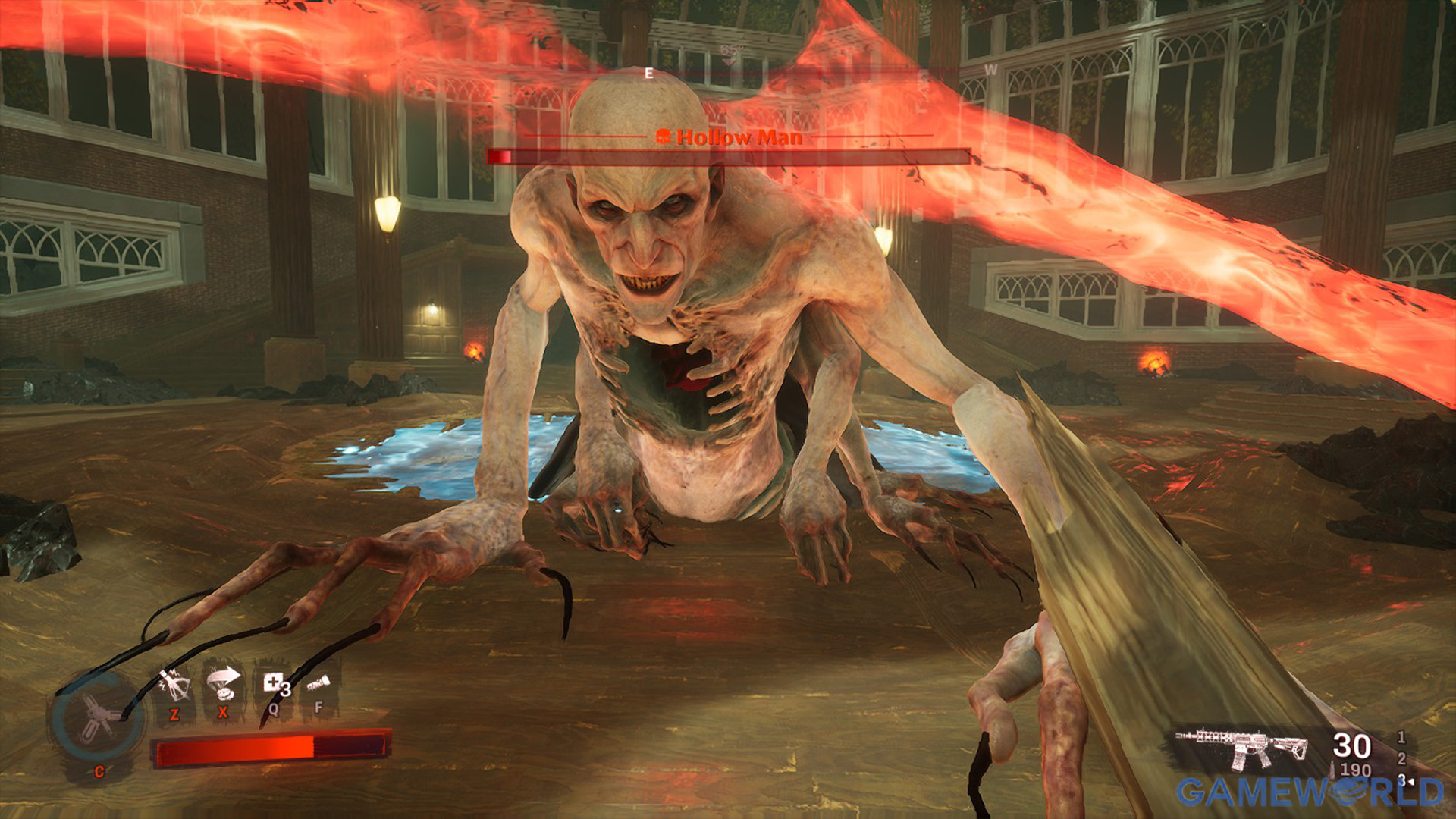The width and height of the screenshot is (1456, 819).
Task: Toggle the flashlight icon
Action: coord(318,685)
